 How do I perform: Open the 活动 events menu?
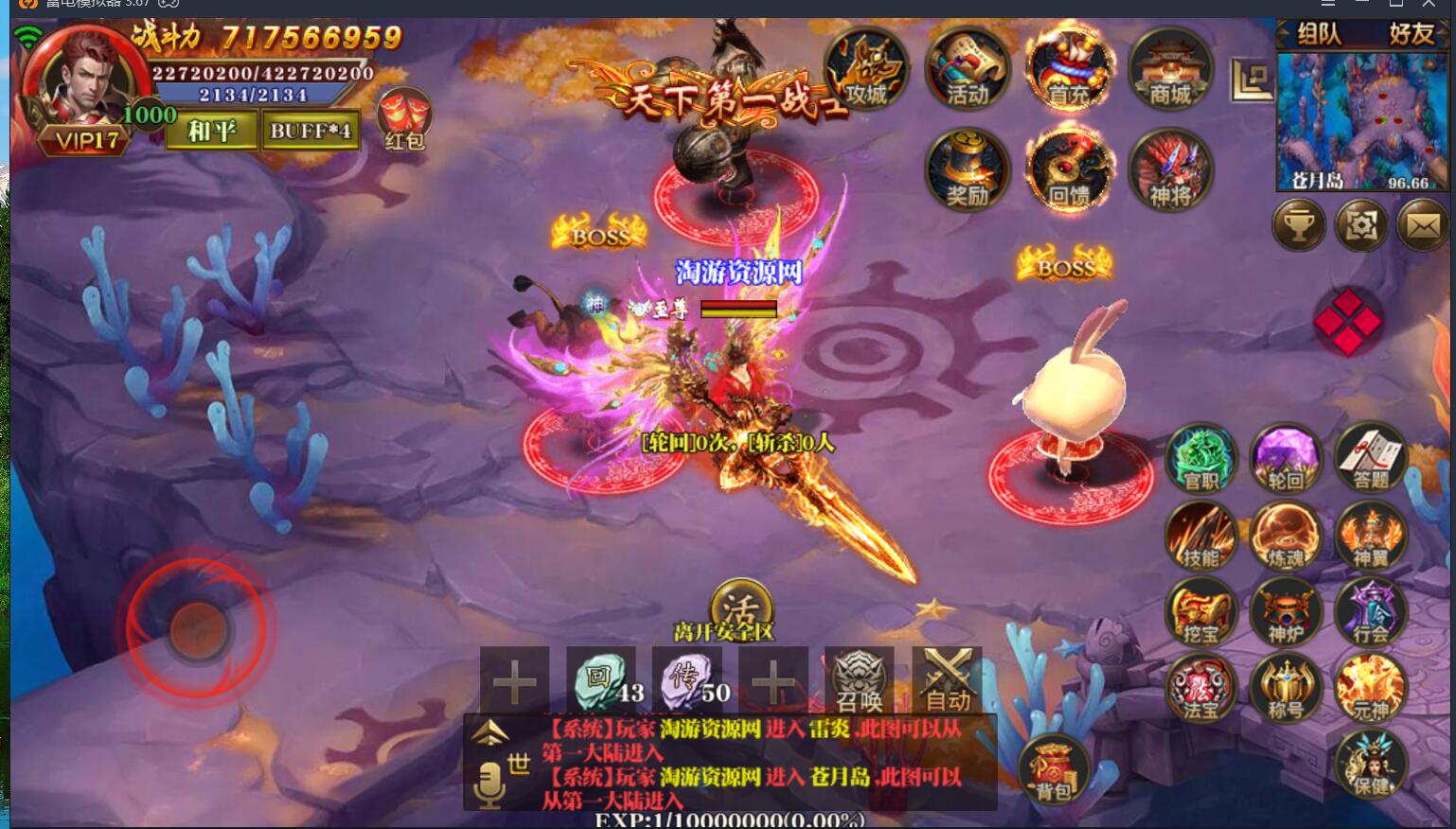click(x=967, y=69)
